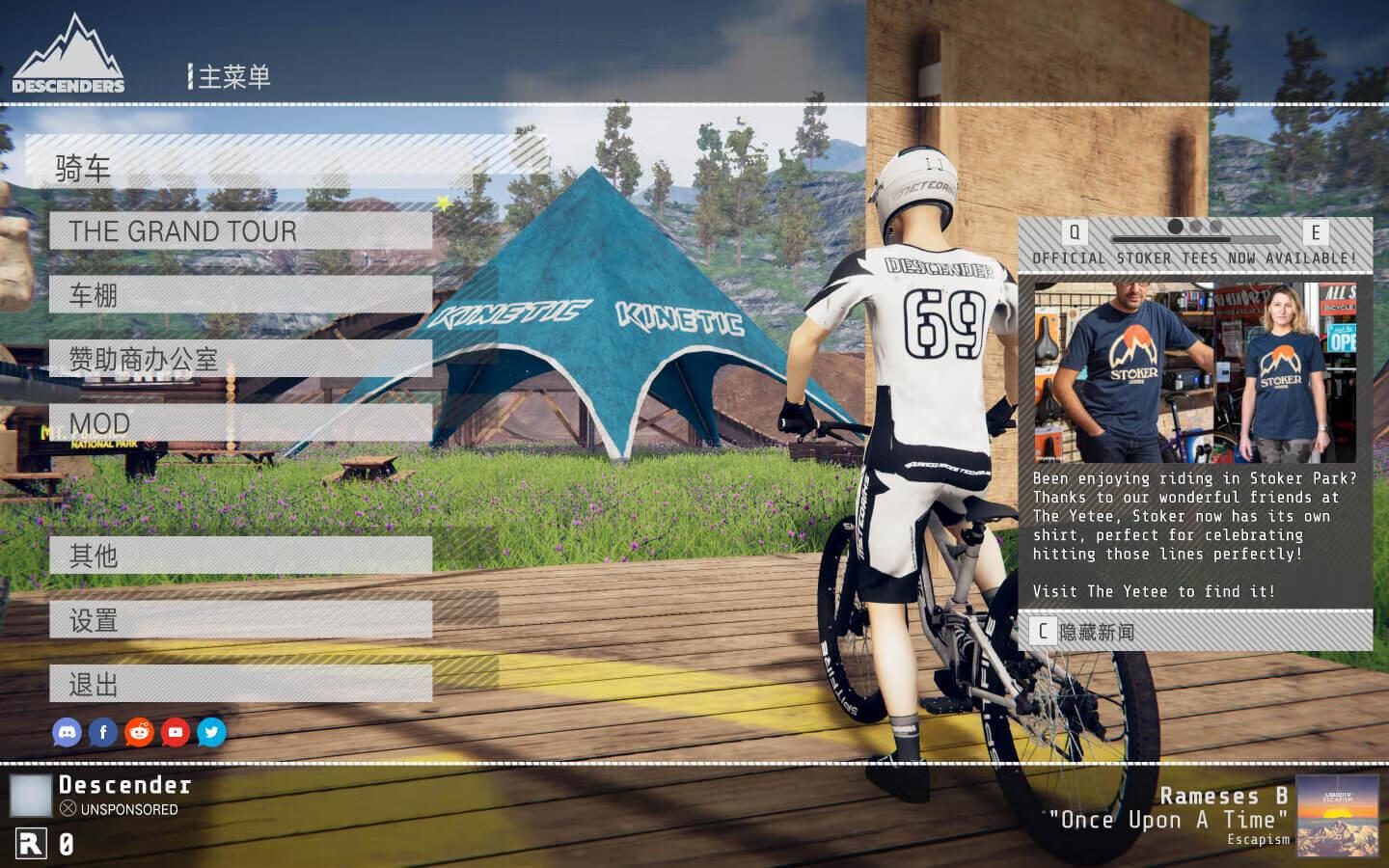Screen dimensions: 1389x868
Task: Click 退出 to quit the game
Action: point(240,685)
